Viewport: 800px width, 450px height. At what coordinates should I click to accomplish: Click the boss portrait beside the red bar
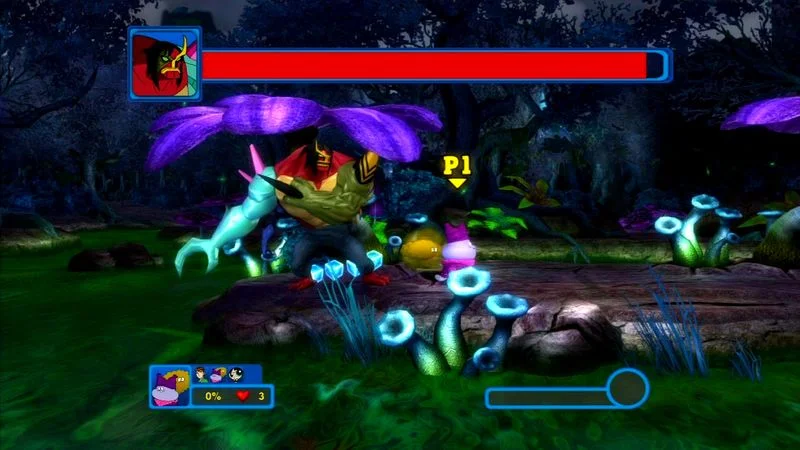[165, 63]
